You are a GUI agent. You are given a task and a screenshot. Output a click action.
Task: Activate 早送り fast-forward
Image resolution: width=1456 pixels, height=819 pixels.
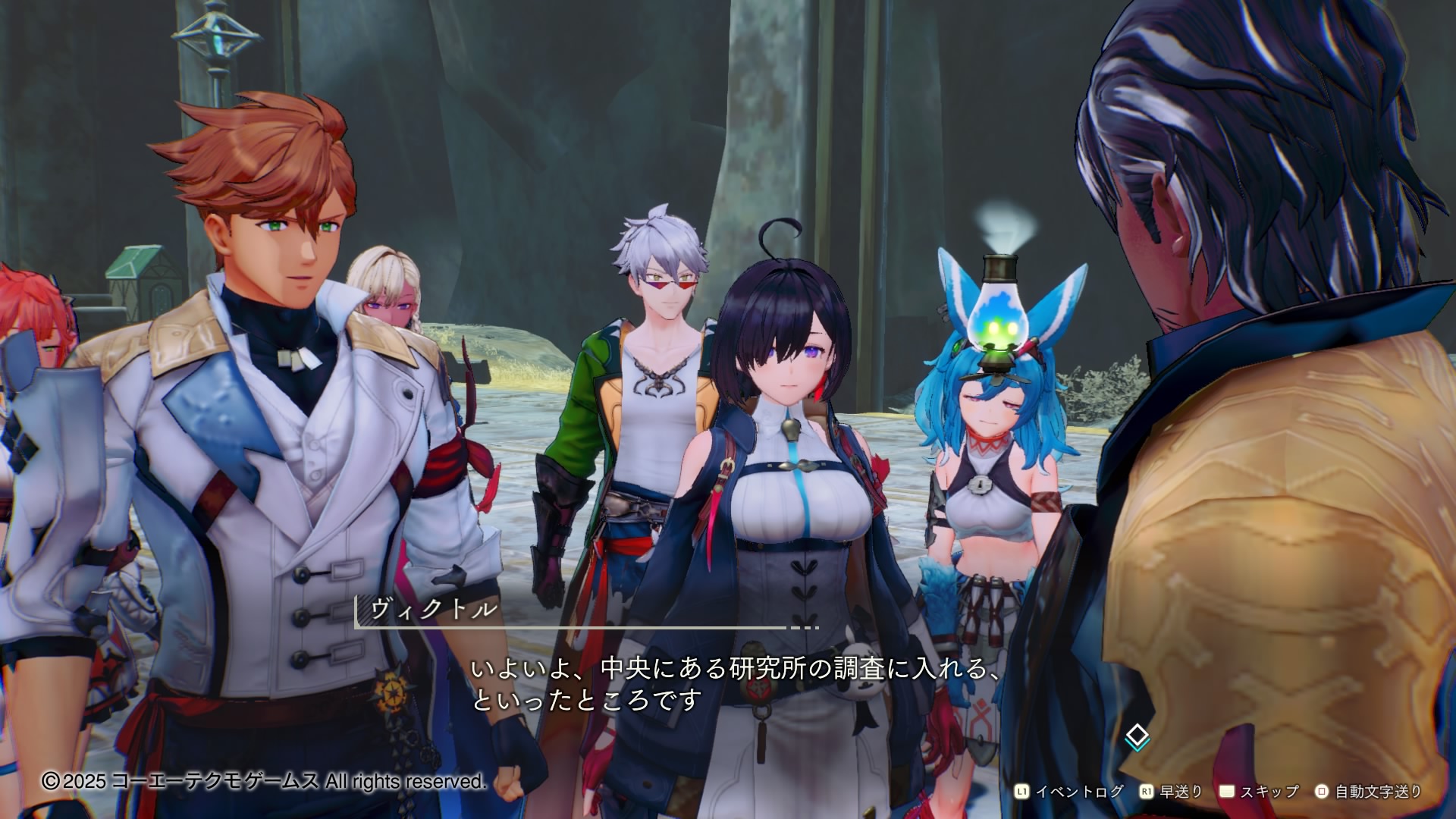coord(1172,792)
